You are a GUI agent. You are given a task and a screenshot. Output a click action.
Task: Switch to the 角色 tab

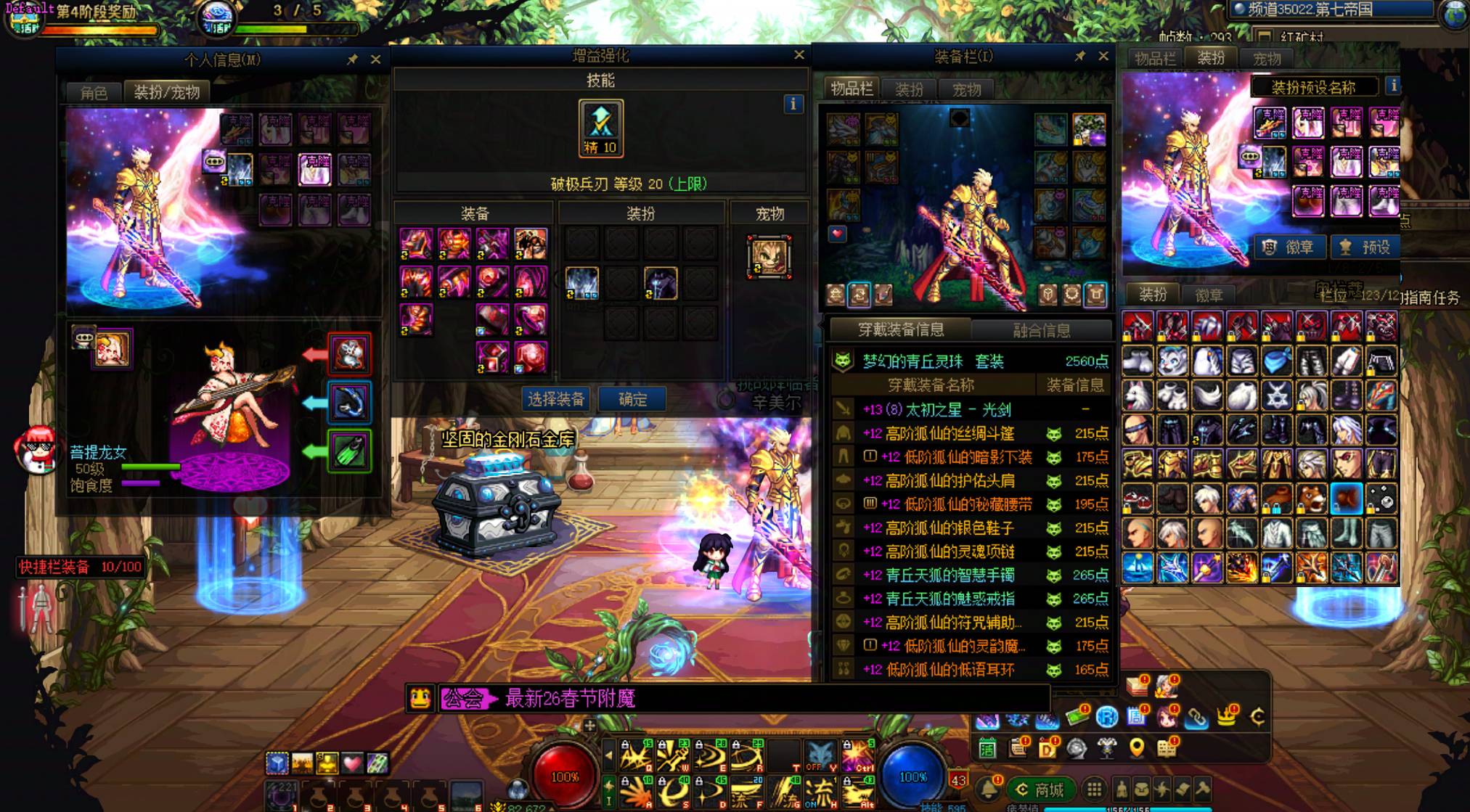(x=94, y=92)
